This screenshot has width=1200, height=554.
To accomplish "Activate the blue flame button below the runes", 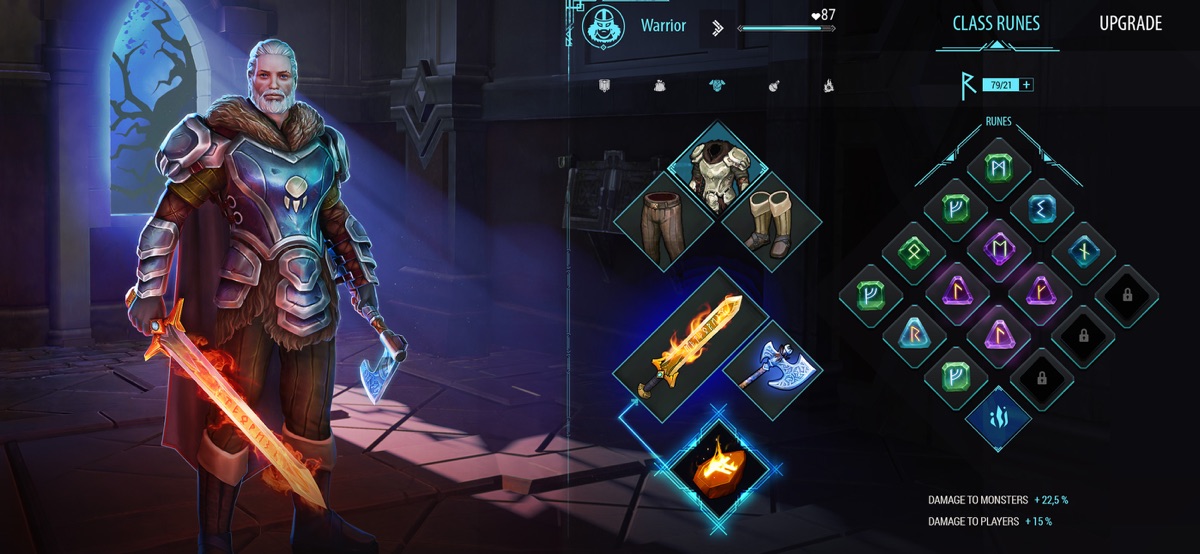I will [998, 417].
